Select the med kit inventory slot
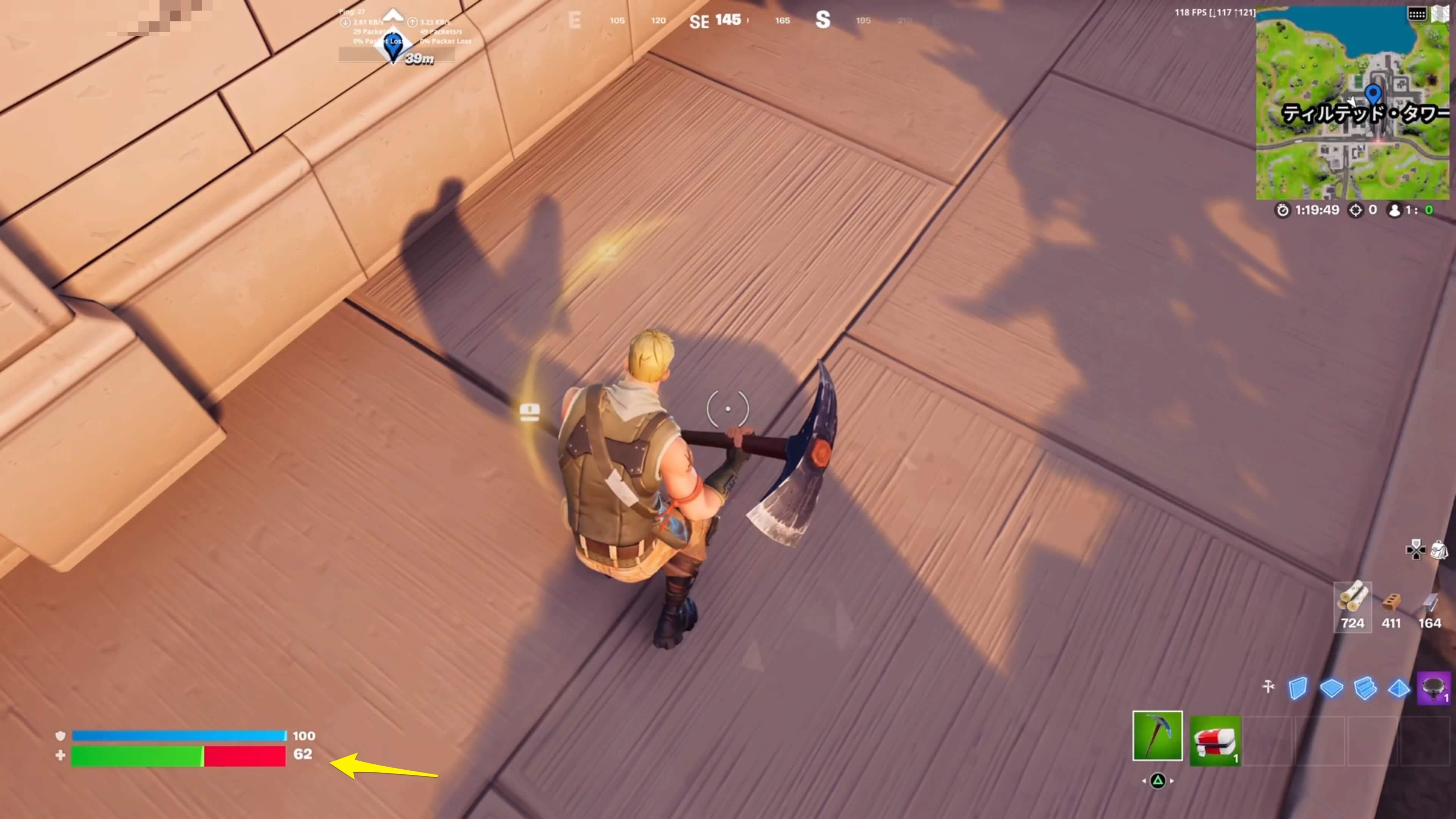This screenshot has width=1456, height=819. (x=1214, y=740)
